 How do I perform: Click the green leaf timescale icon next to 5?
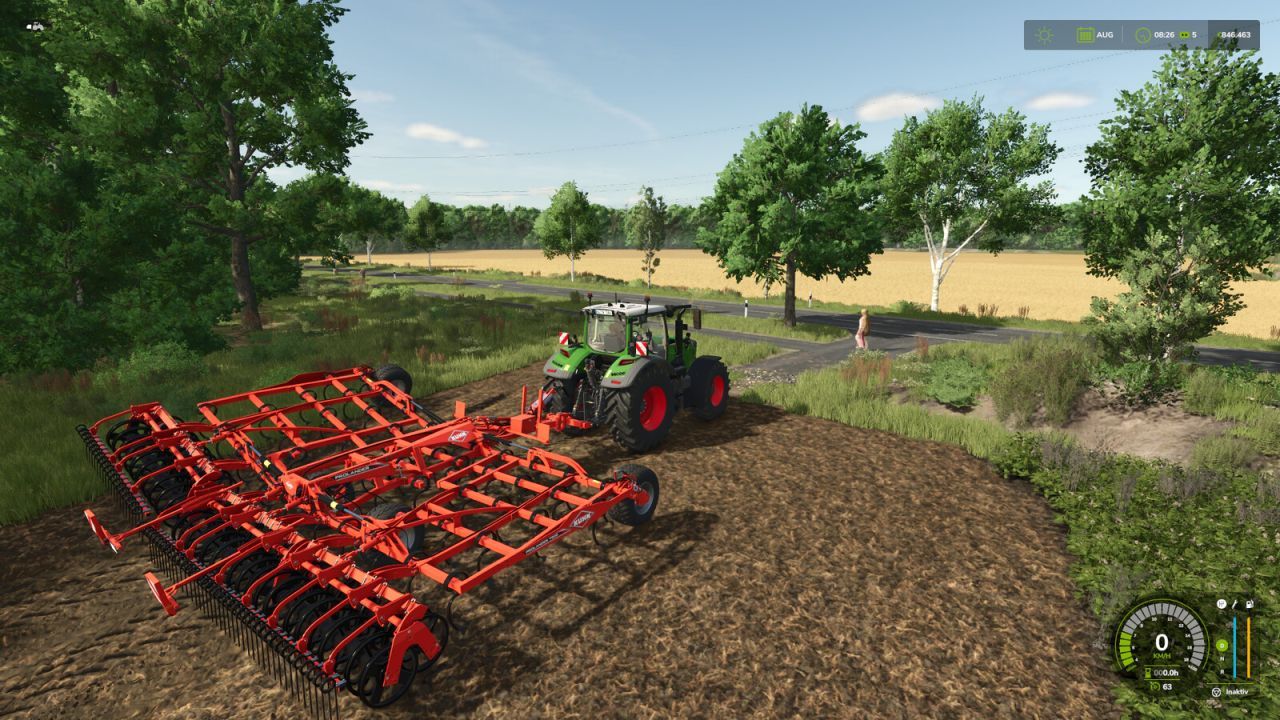[1184, 35]
